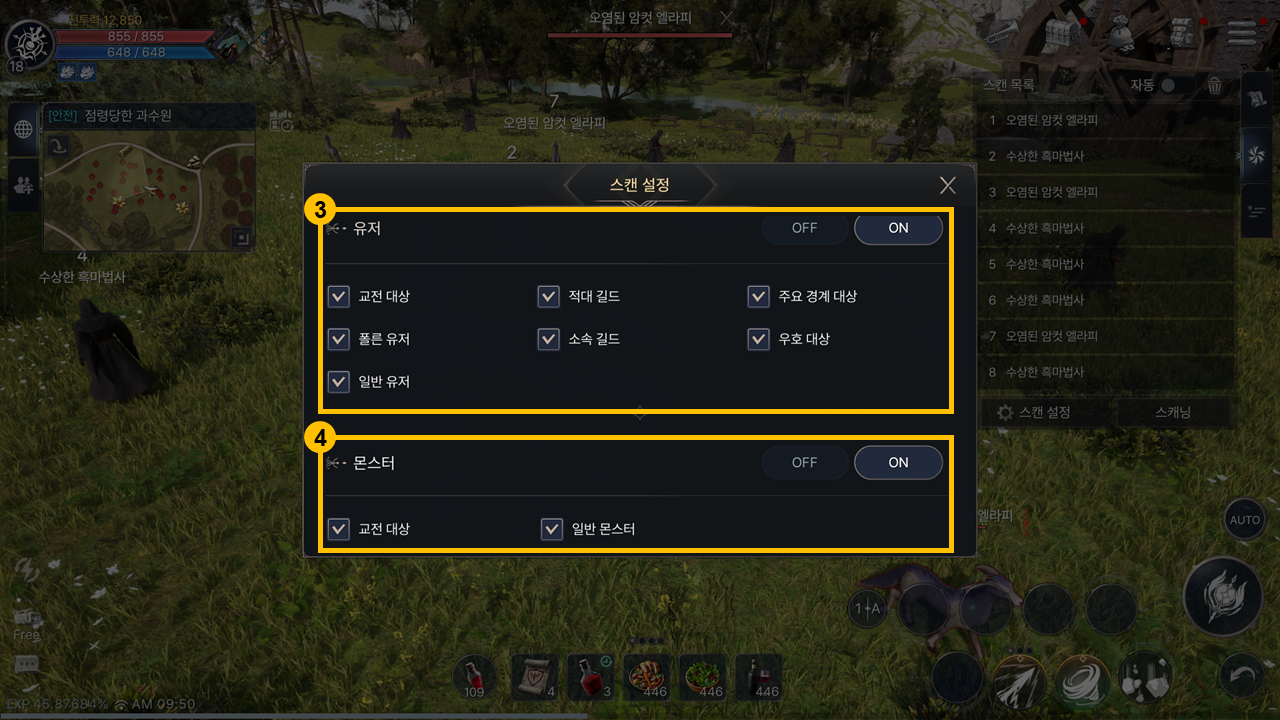The image size is (1280, 720).
Task: Use the red potion with 109 count
Action: (x=475, y=678)
